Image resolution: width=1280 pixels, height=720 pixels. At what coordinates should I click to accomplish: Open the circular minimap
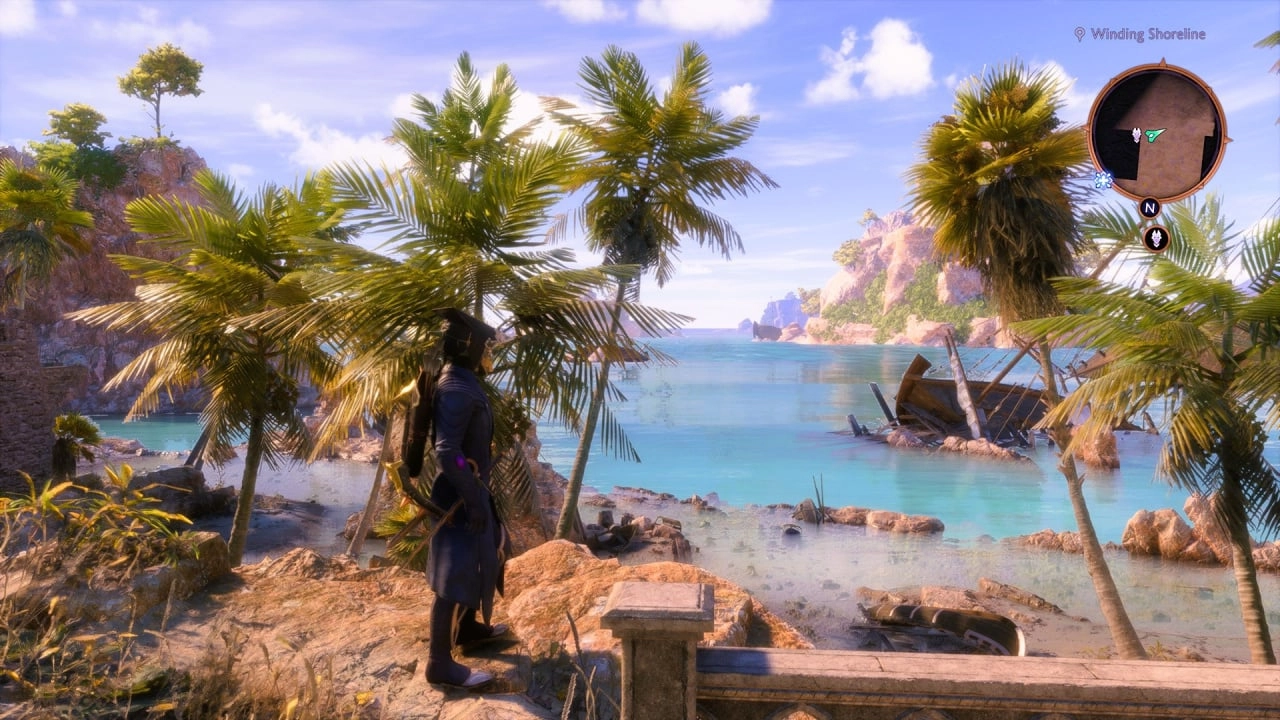point(1156,132)
